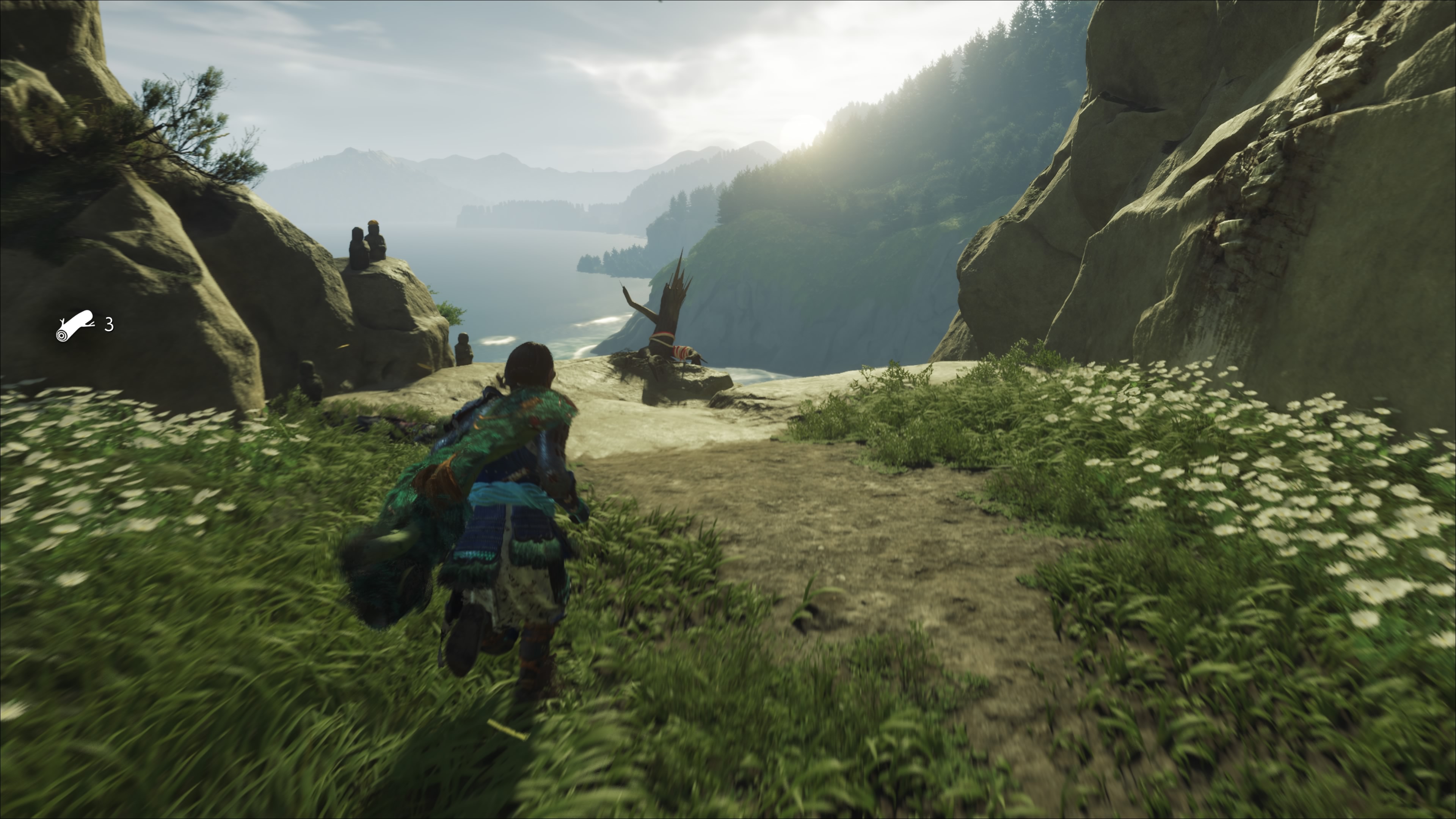
Task: Click the wood log resource icon
Action: (x=75, y=326)
